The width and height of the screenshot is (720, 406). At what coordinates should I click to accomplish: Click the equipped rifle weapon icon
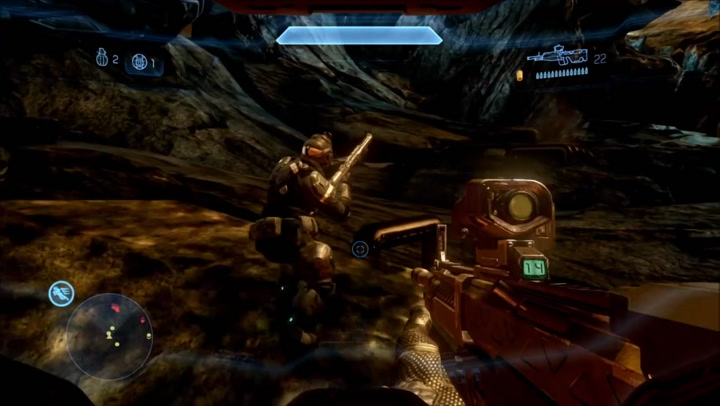point(558,56)
